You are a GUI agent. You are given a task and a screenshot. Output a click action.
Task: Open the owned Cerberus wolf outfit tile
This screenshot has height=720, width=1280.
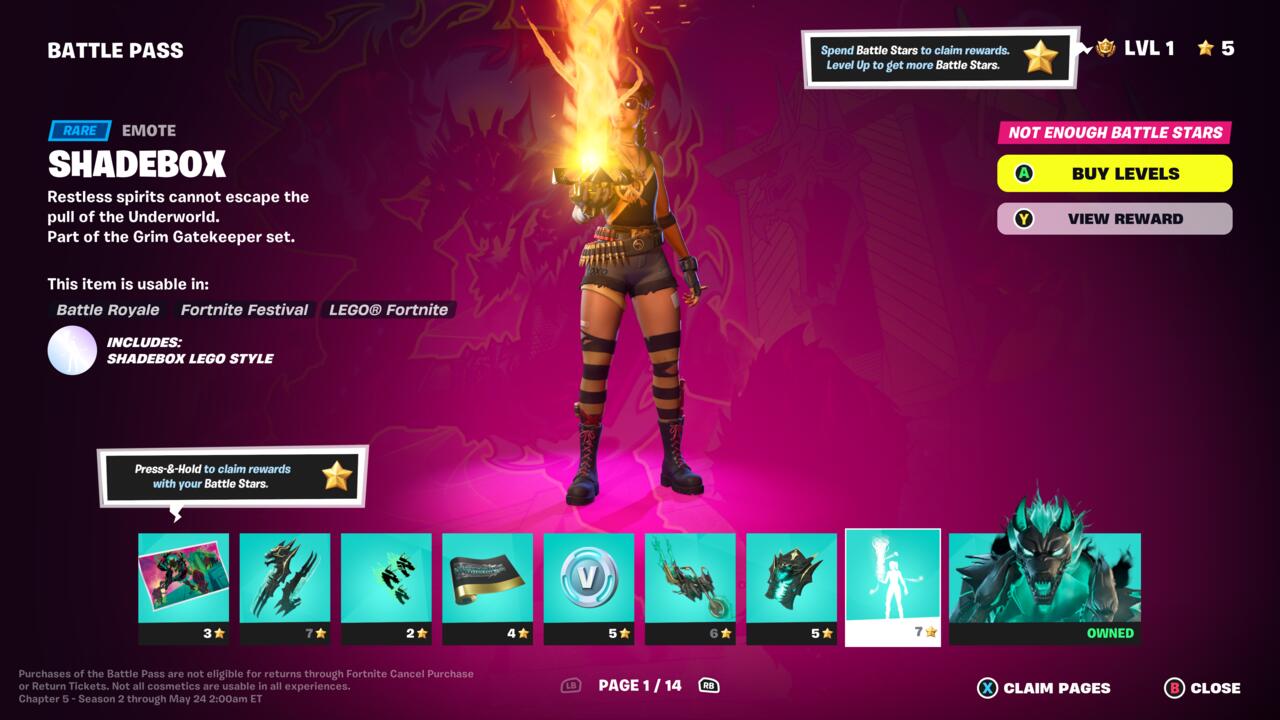pos(1044,588)
